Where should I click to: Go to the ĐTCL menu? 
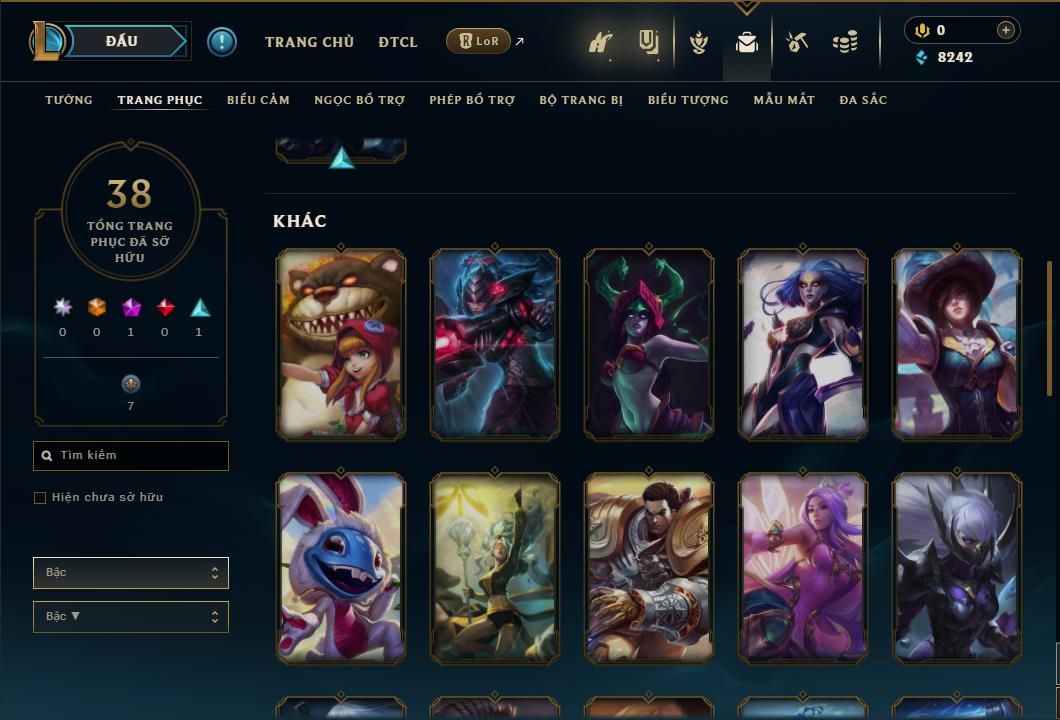[398, 42]
